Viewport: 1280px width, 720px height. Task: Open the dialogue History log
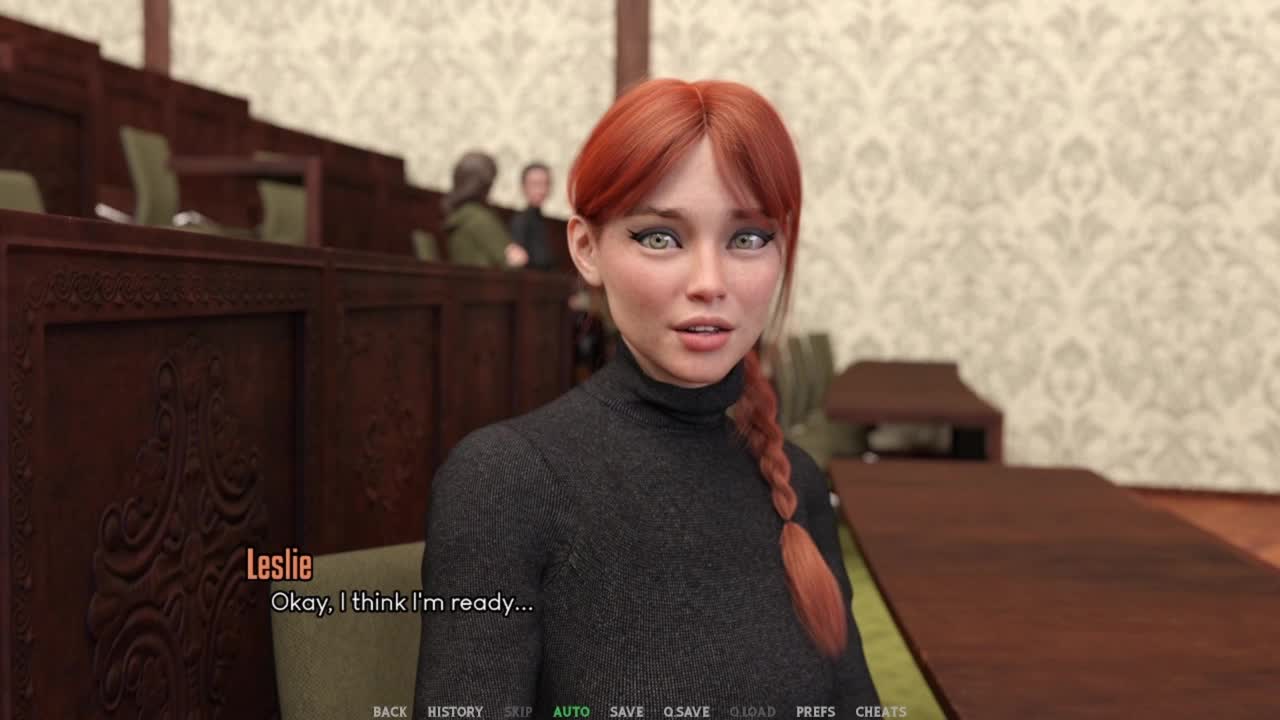pyautogui.click(x=455, y=712)
